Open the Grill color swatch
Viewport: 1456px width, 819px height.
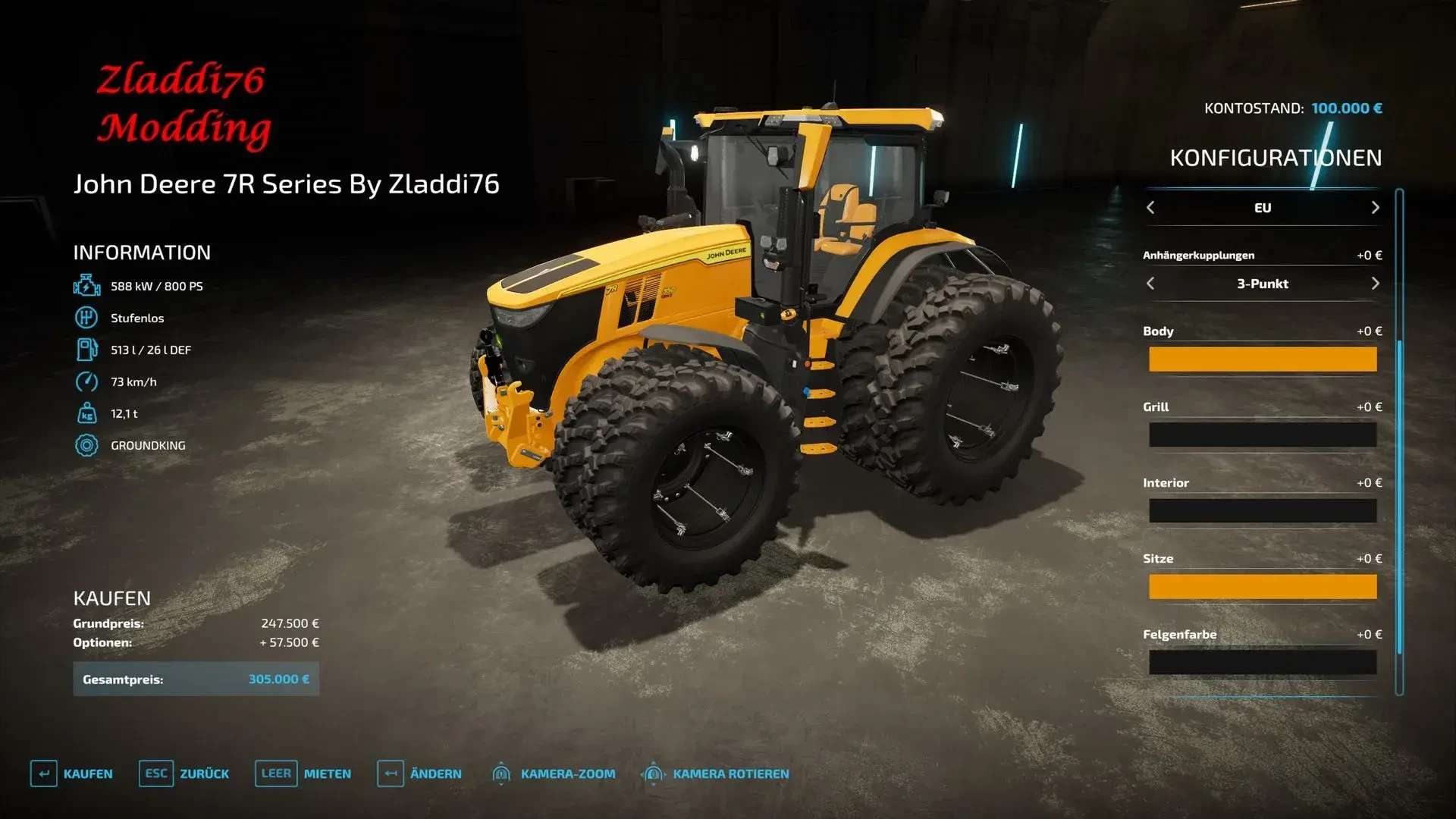click(1262, 435)
